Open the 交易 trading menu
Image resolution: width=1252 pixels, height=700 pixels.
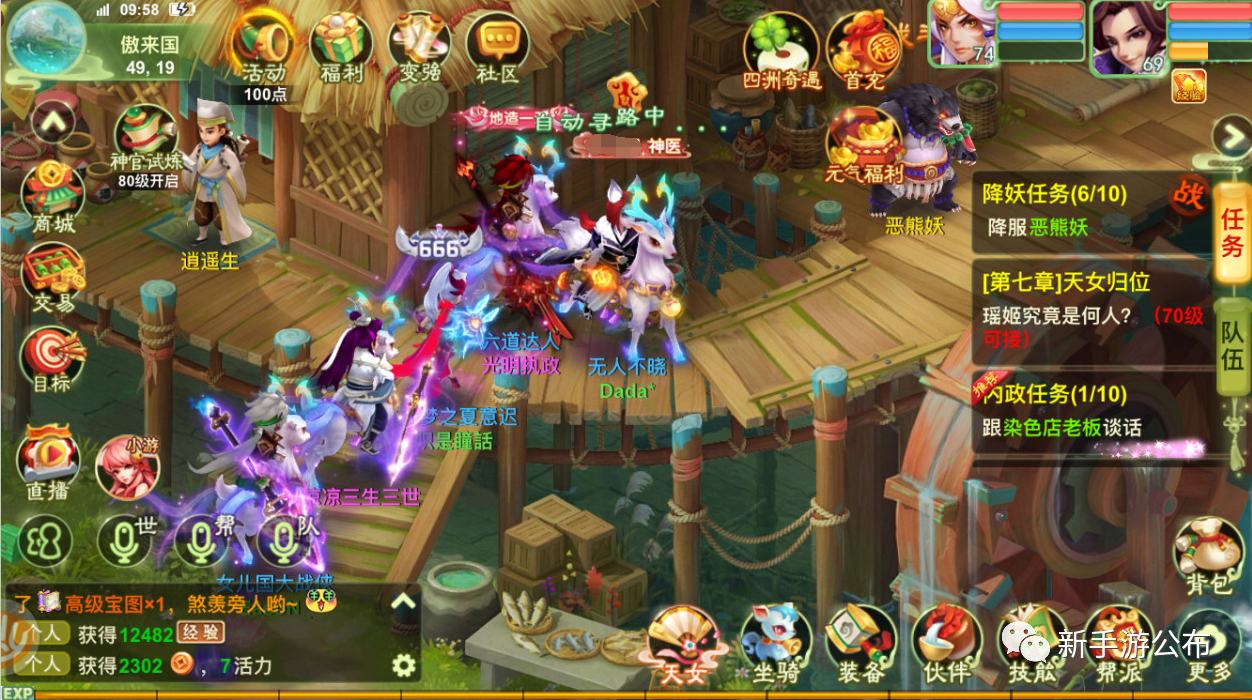click(53, 275)
